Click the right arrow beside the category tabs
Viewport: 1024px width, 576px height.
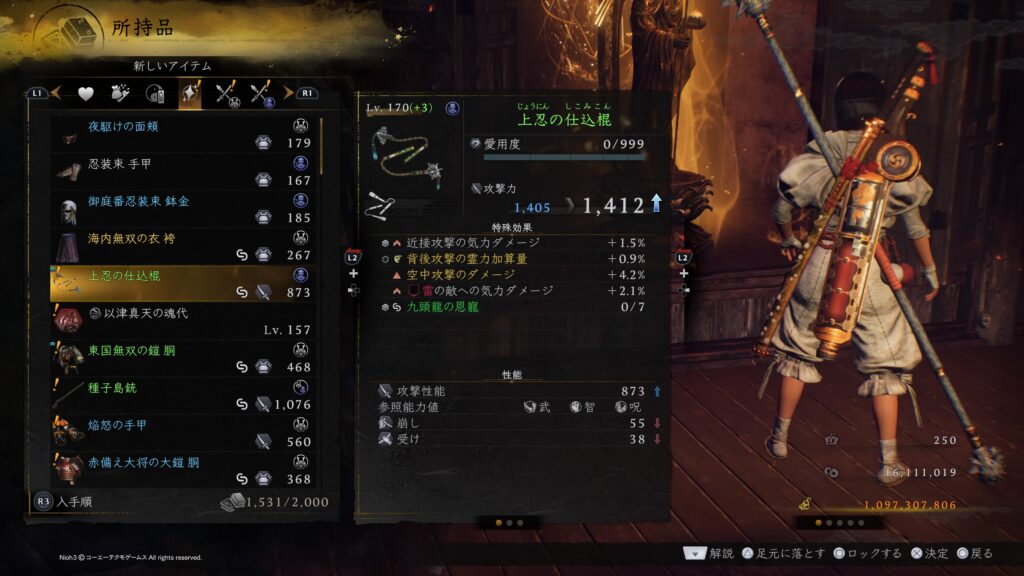(288, 93)
